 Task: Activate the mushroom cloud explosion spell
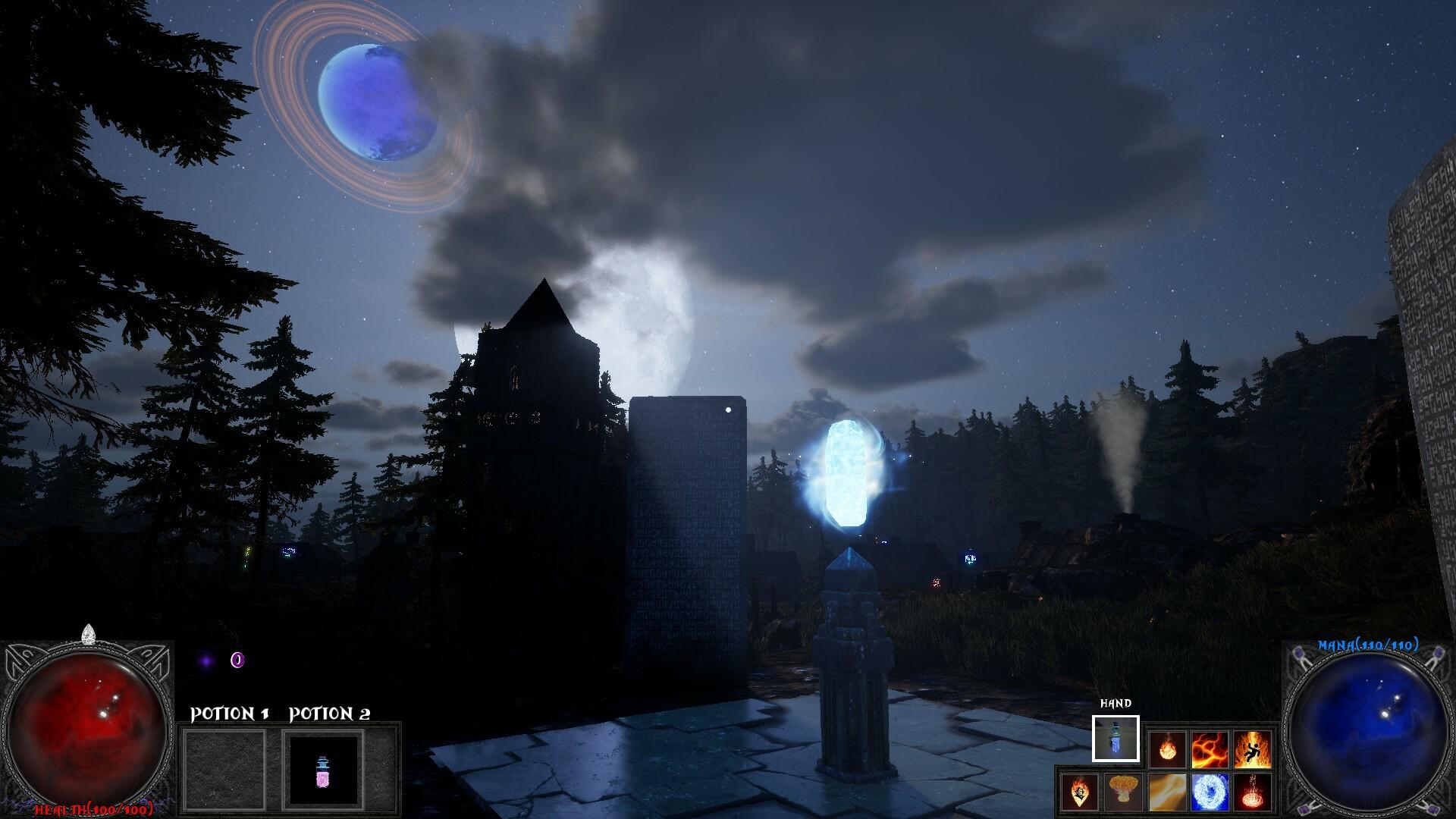coord(1123,792)
